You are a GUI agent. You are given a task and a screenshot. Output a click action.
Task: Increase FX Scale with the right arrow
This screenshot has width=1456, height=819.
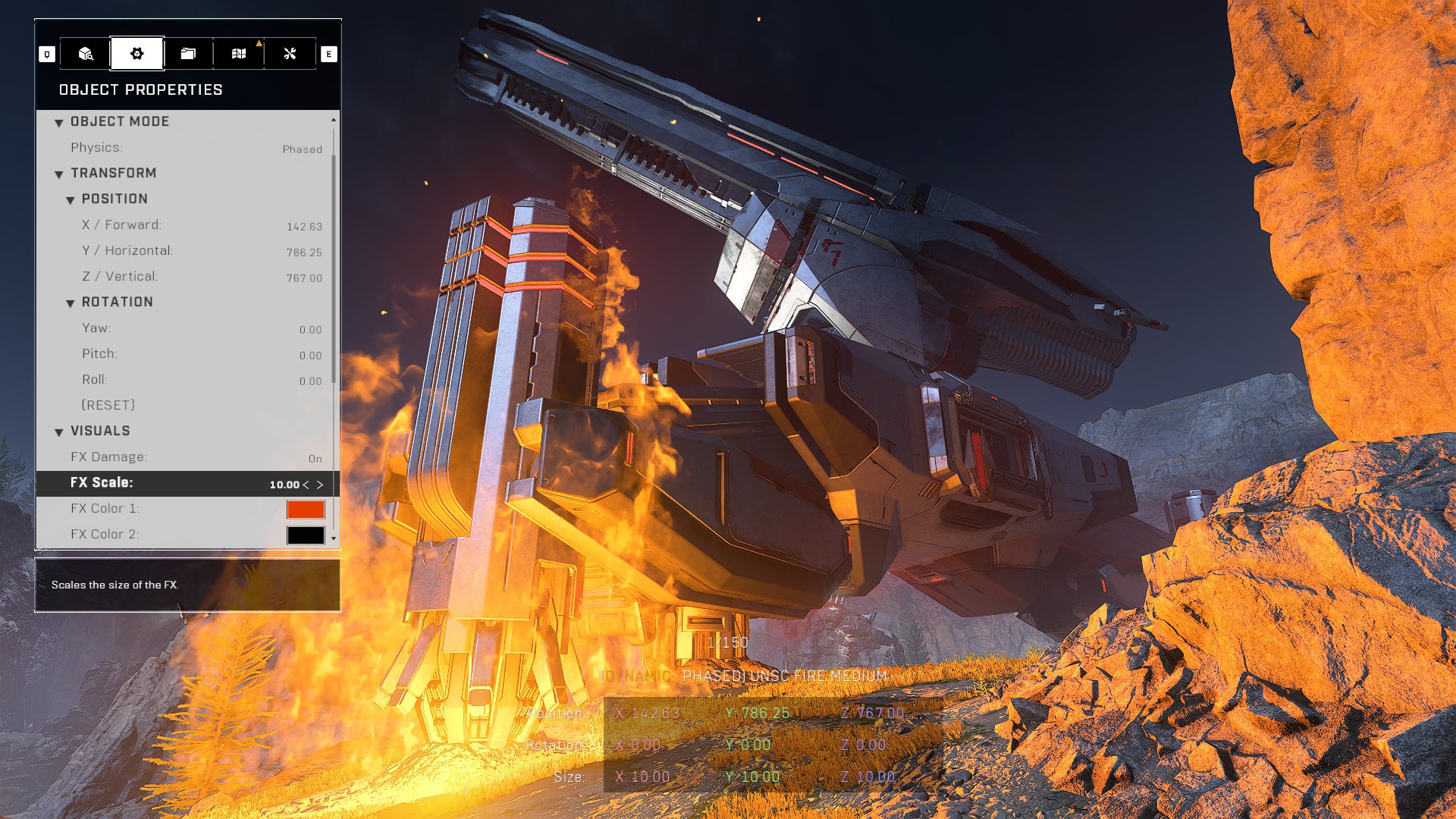pyautogui.click(x=320, y=485)
